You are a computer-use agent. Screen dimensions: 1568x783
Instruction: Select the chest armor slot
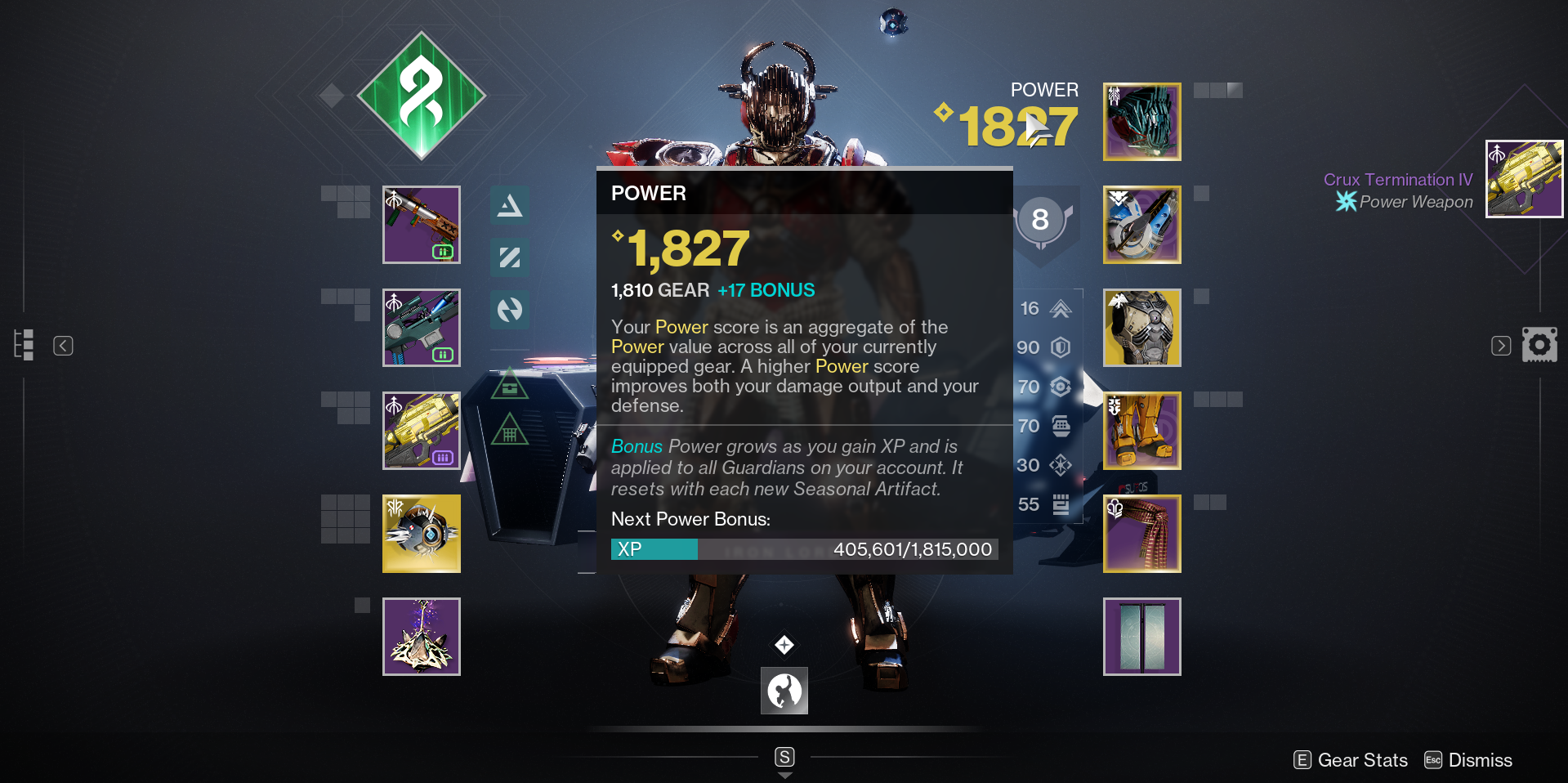[x=1141, y=328]
